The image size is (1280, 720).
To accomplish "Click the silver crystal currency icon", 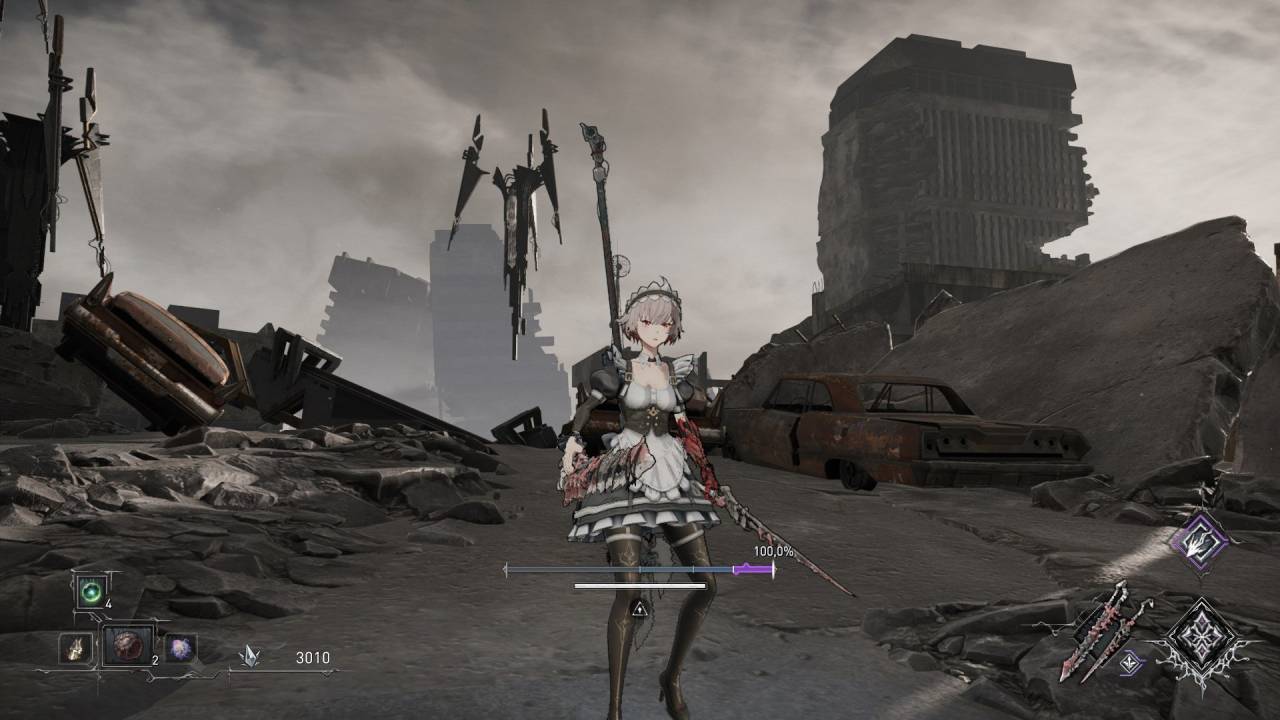I will click(249, 656).
